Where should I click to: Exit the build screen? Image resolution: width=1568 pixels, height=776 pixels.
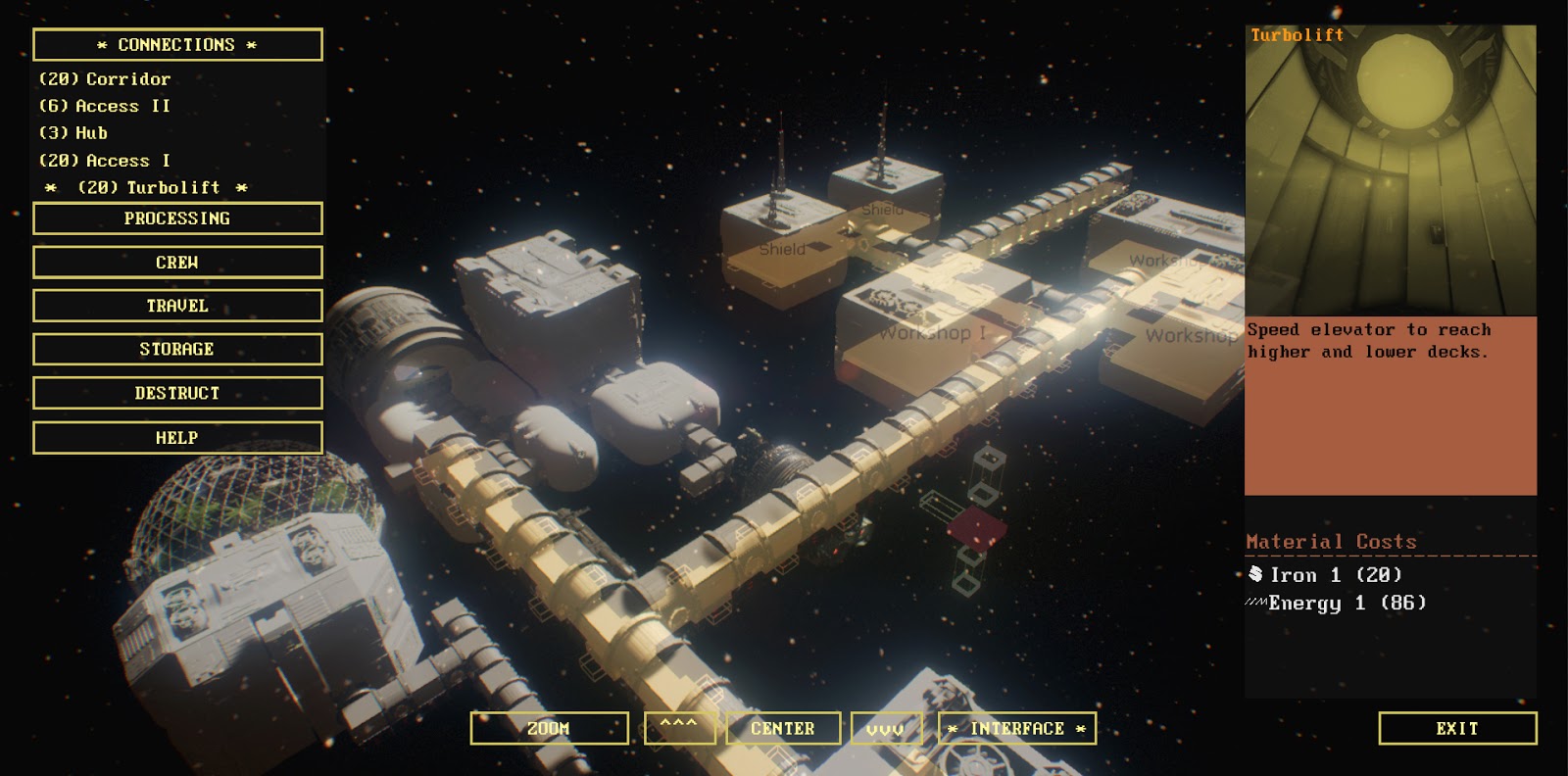tap(1457, 728)
